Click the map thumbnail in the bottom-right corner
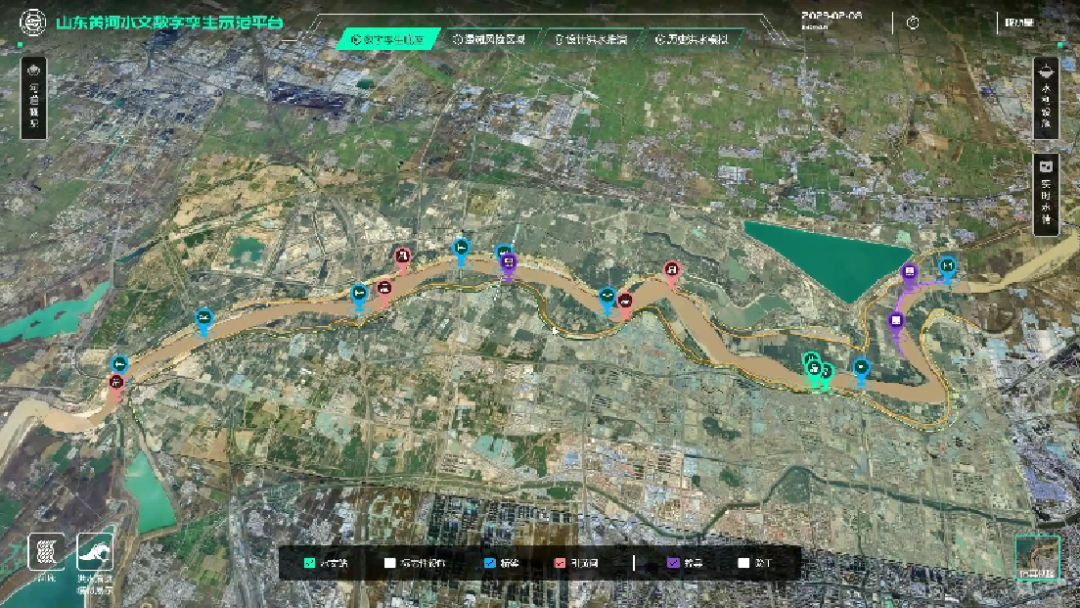This screenshot has height=608, width=1080. (x=1037, y=558)
